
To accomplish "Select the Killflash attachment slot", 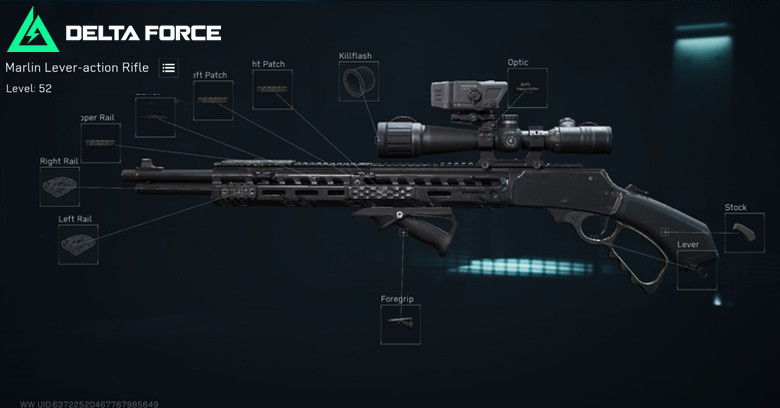I will point(358,84).
